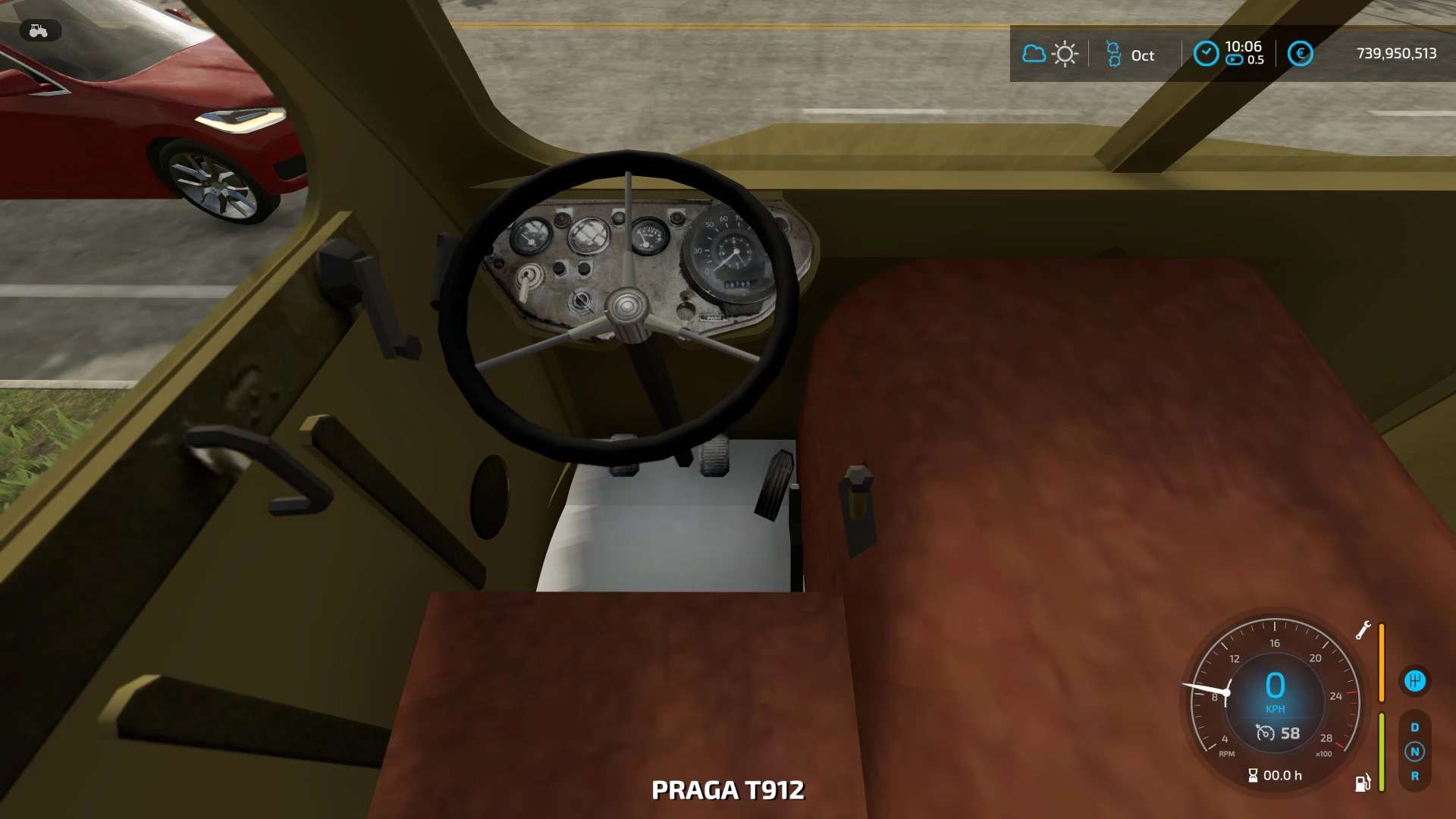Select drive gear D
Screen dimensions: 1456x819
click(1414, 727)
